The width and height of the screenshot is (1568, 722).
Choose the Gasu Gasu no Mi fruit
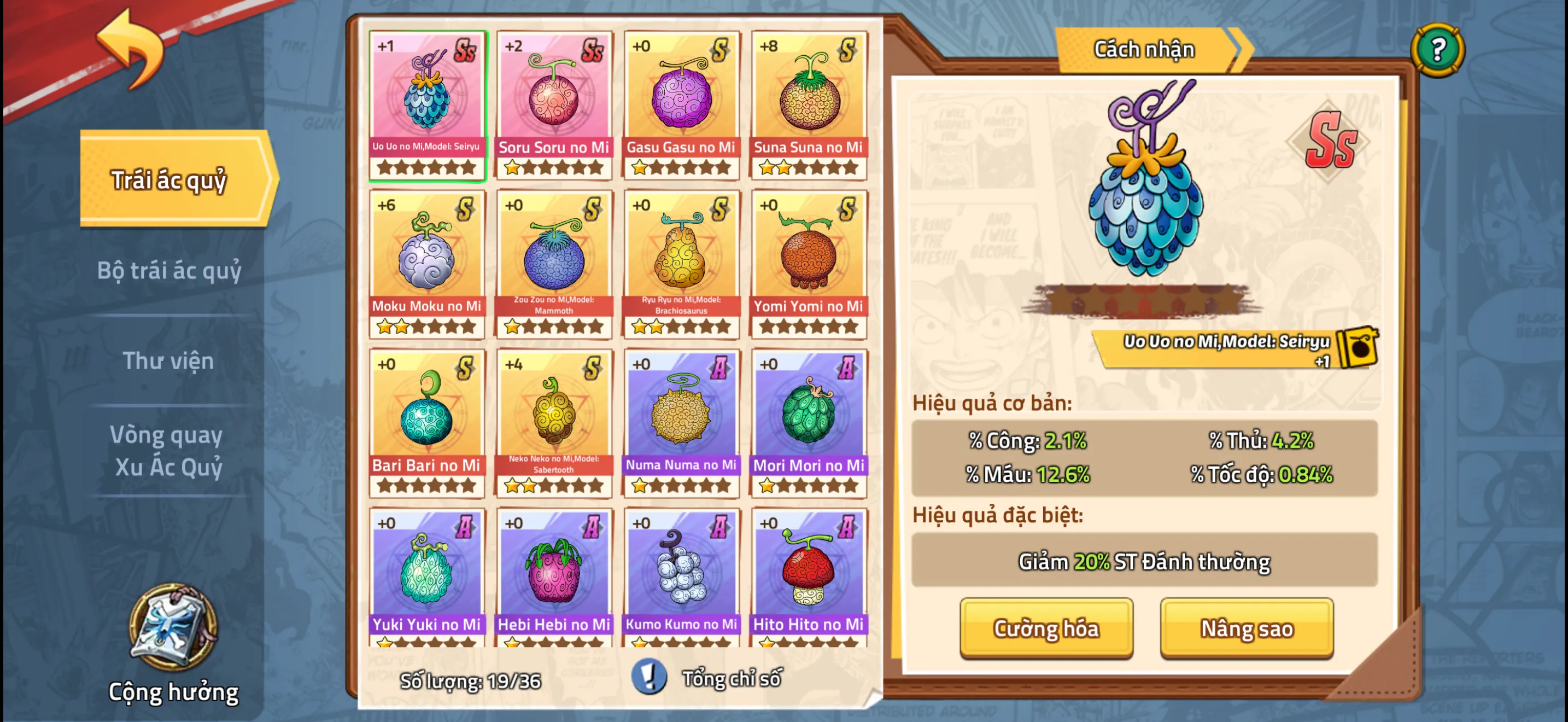(x=681, y=104)
